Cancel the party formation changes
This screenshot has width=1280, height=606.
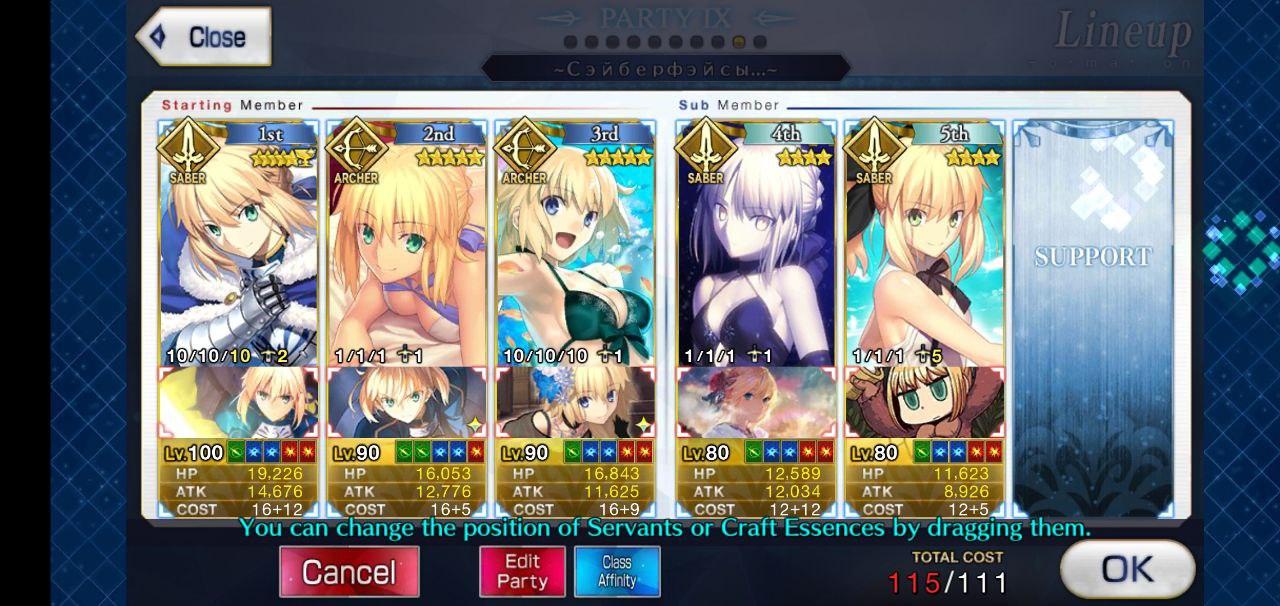pyautogui.click(x=349, y=572)
